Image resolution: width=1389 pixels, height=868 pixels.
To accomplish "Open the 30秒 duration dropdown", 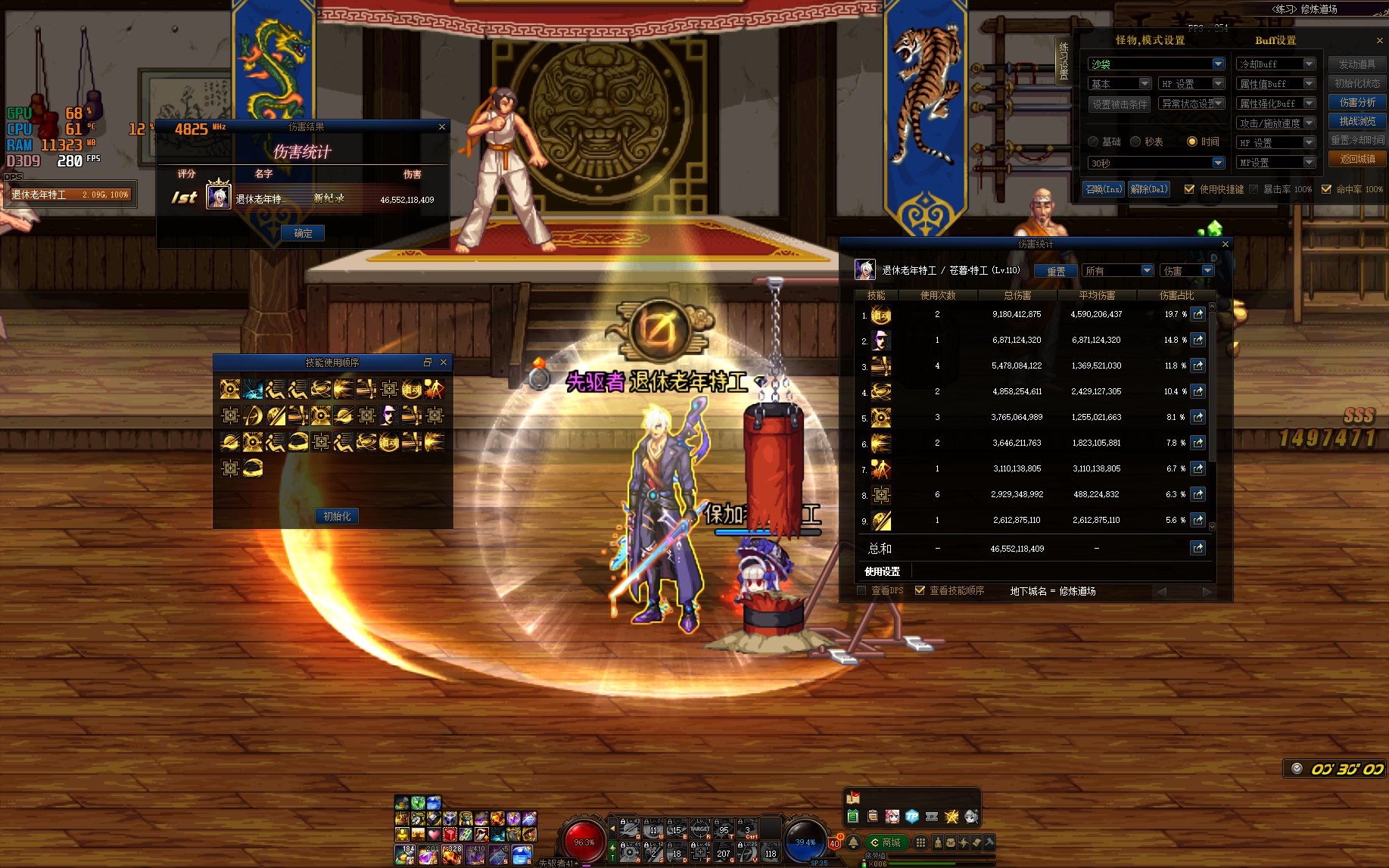I will pos(1218,163).
